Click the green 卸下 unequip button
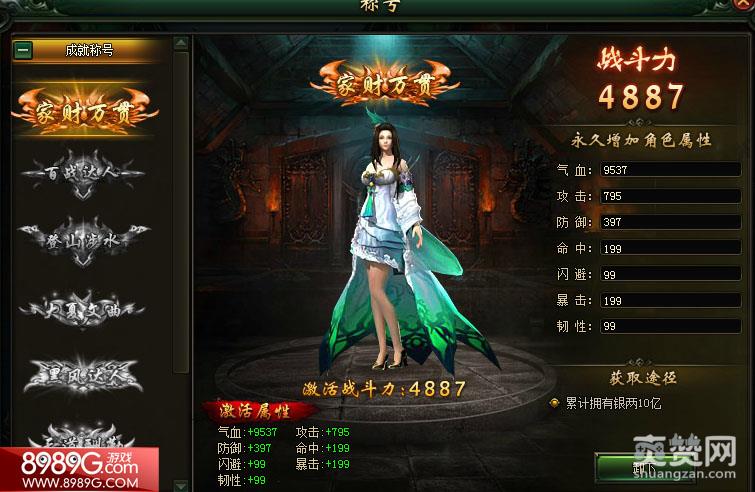This screenshot has width=755, height=492. (x=648, y=468)
